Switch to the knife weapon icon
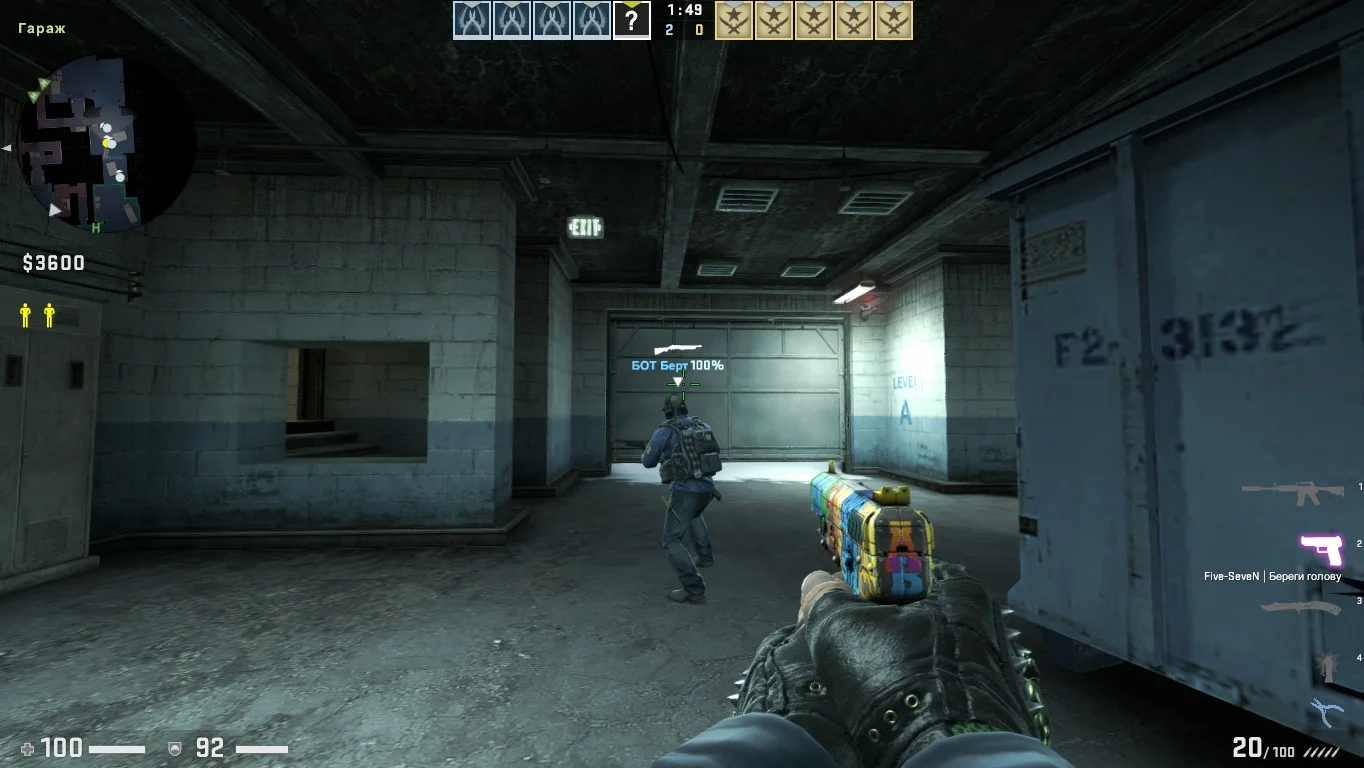The height and width of the screenshot is (768, 1364). pyautogui.click(x=1299, y=607)
